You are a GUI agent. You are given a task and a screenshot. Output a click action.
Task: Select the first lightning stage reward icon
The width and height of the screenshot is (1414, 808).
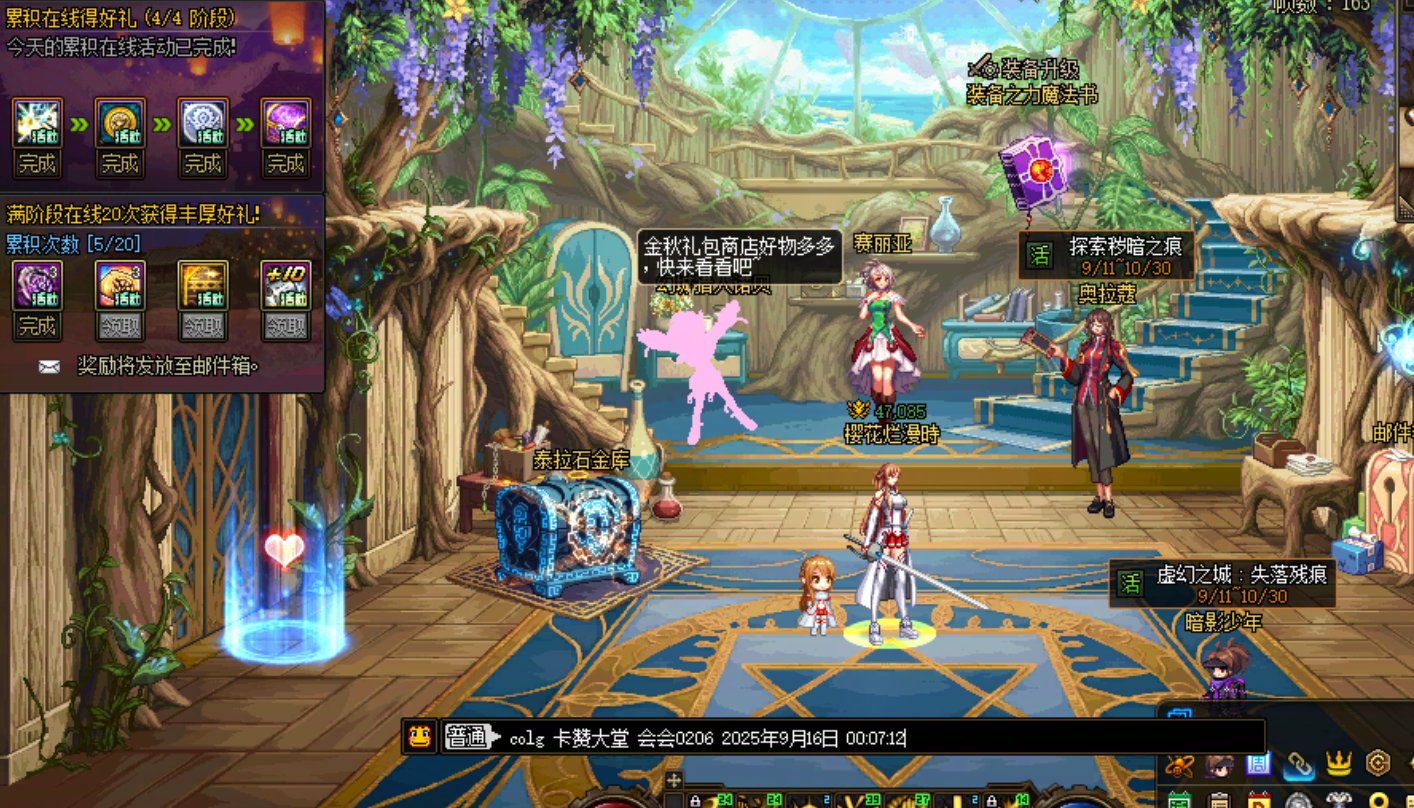[x=37, y=123]
